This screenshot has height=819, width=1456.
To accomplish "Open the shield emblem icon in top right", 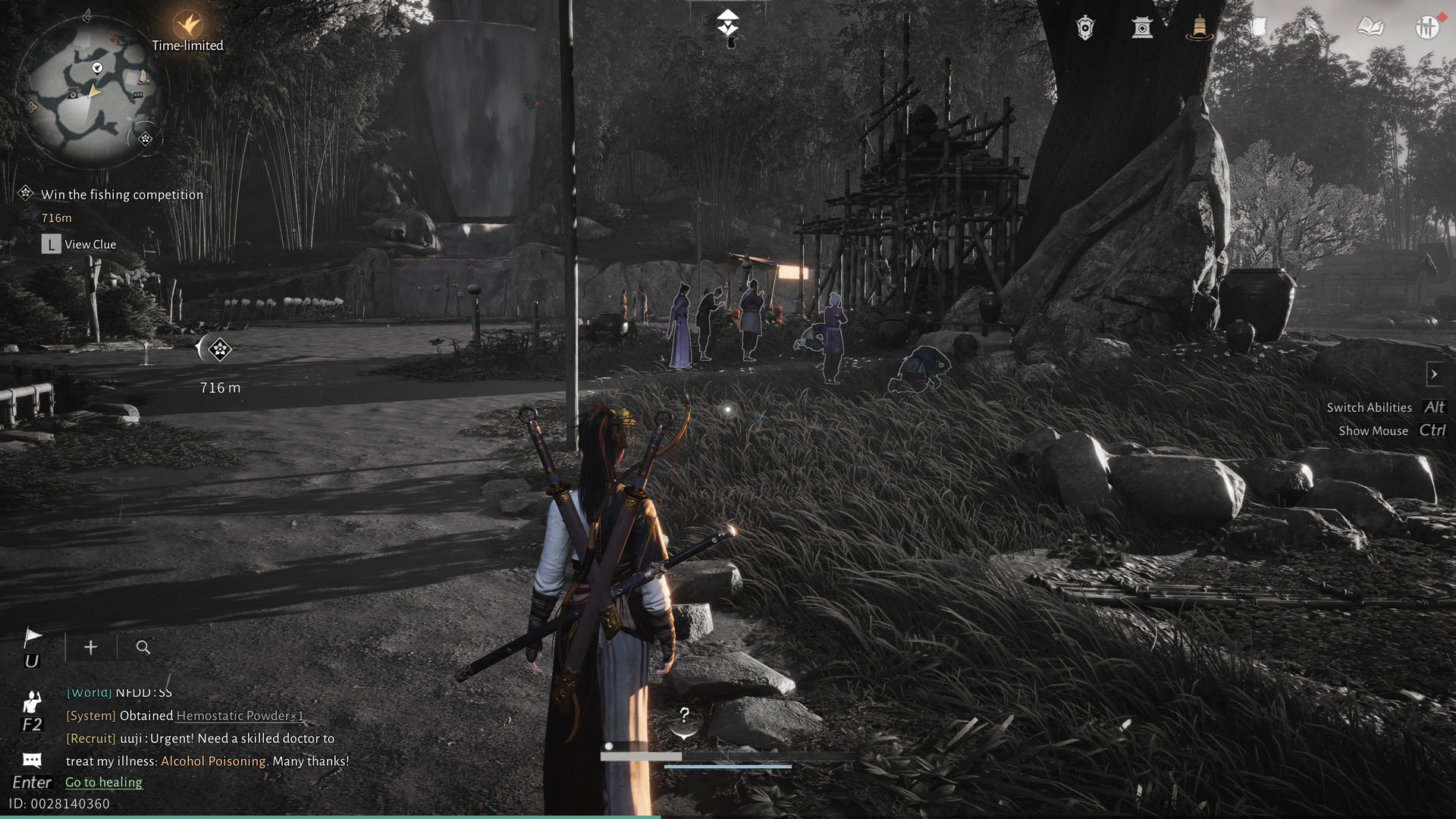I will tap(1084, 29).
